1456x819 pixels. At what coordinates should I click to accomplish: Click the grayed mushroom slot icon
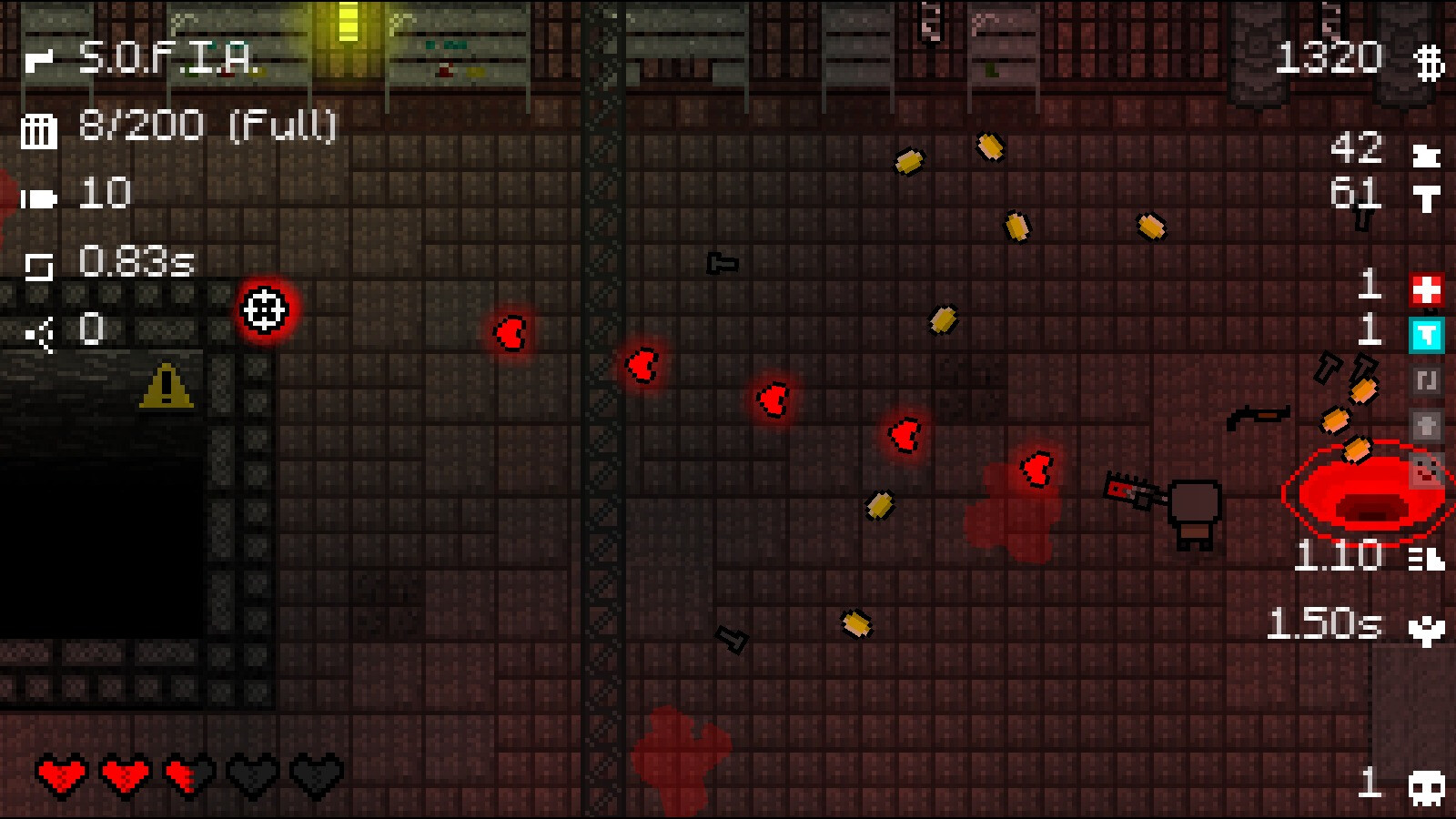(1427, 425)
